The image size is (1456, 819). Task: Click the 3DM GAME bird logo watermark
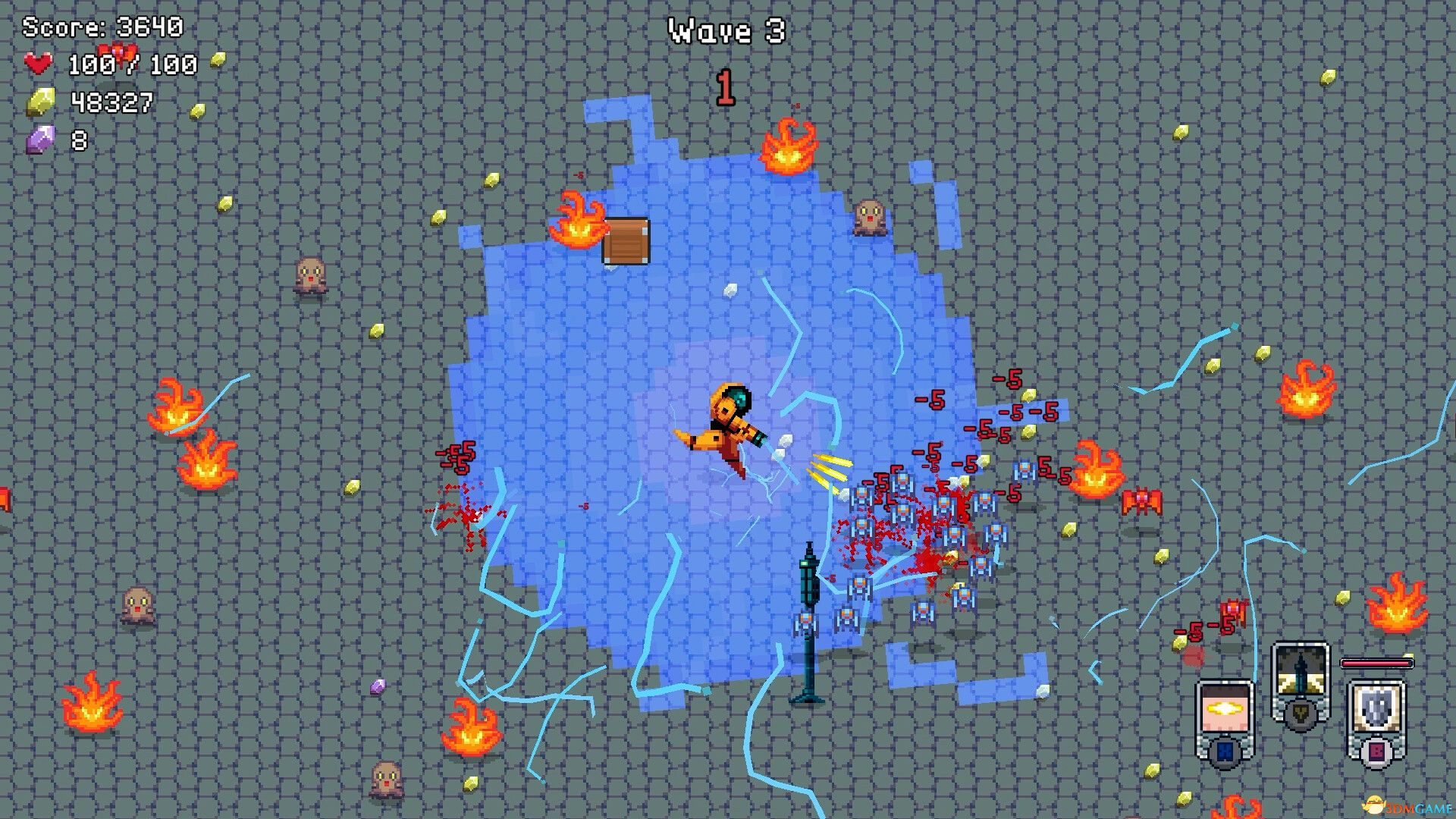coord(1374,804)
